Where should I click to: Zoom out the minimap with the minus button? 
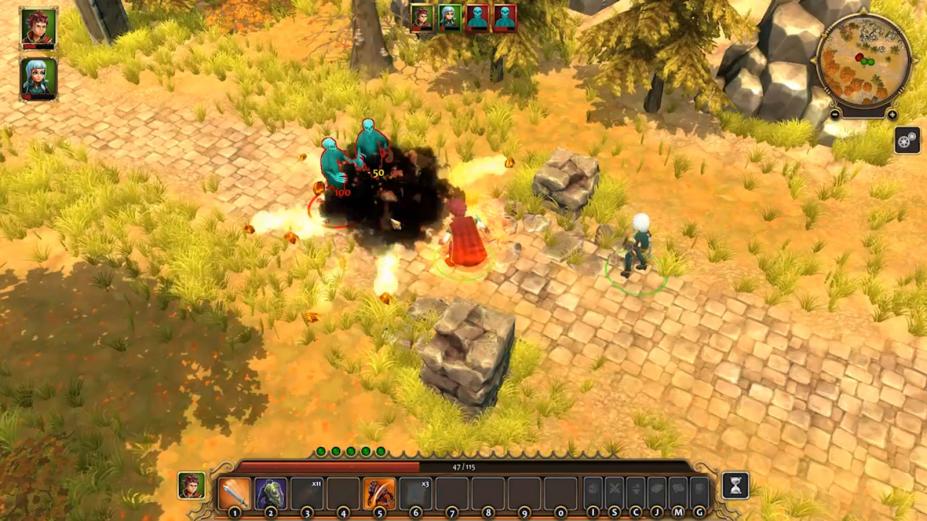click(835, 115)
